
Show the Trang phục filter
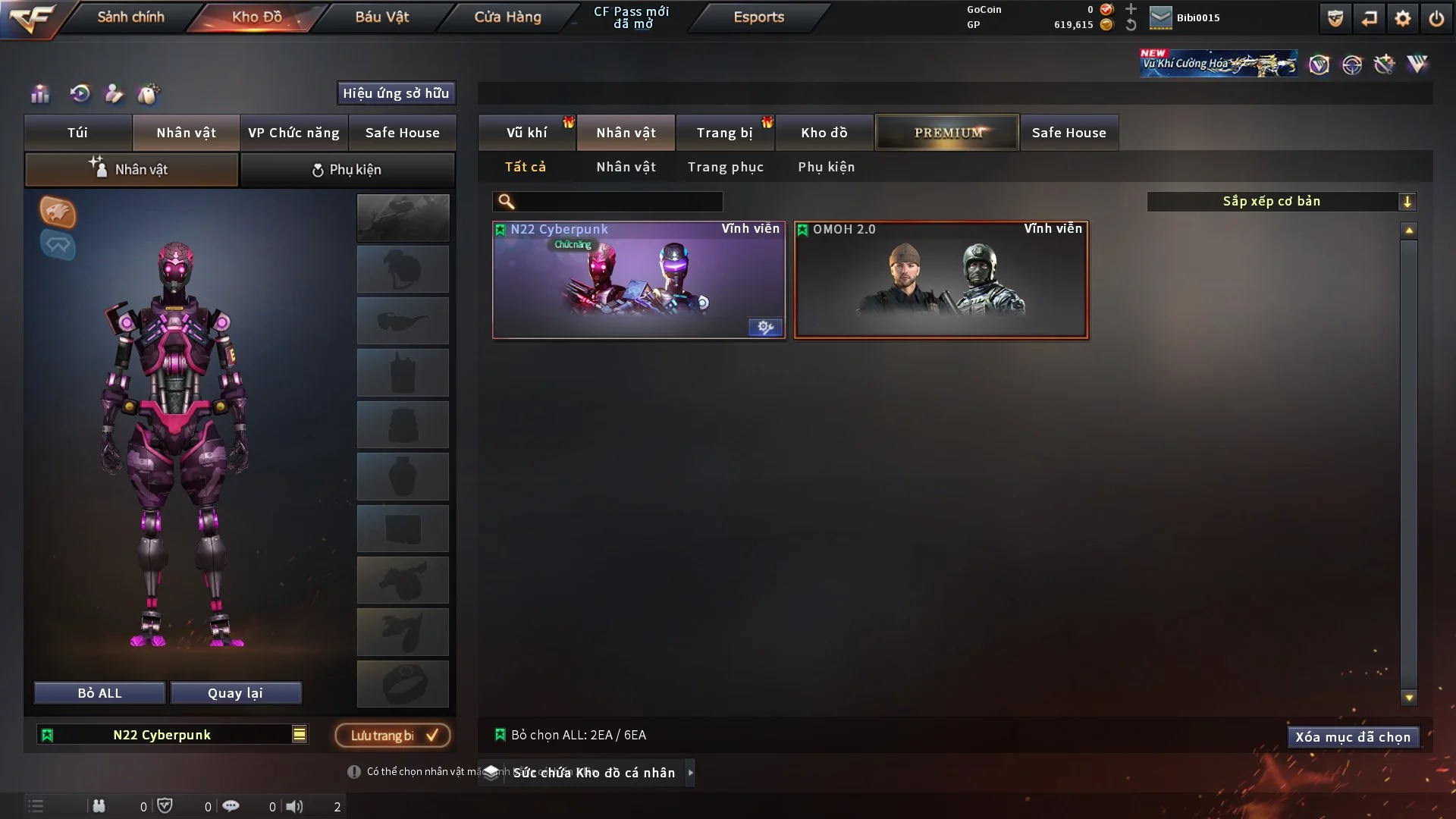725,167
